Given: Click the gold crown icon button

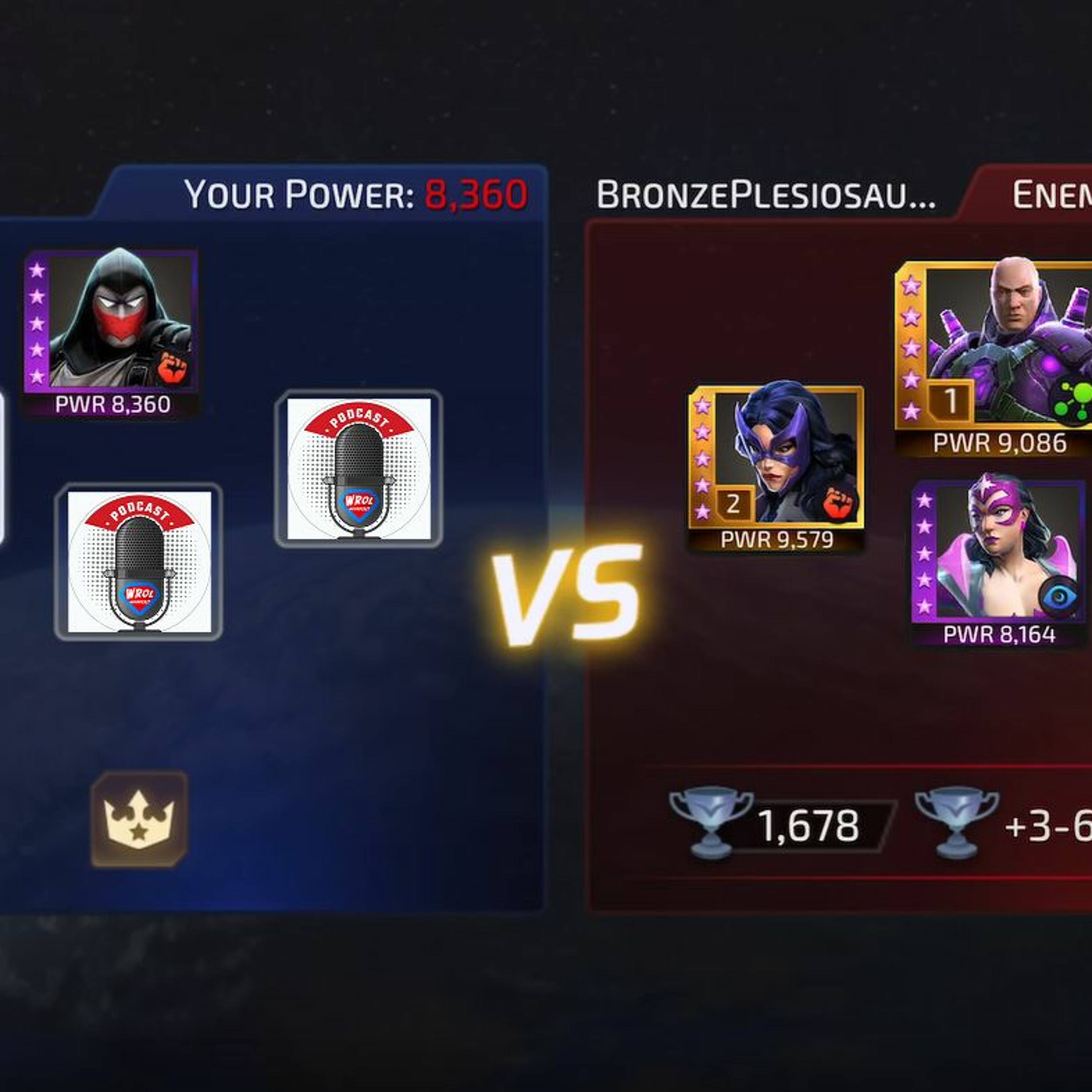Looking at the screenshot, I should [x=139, y=818].
